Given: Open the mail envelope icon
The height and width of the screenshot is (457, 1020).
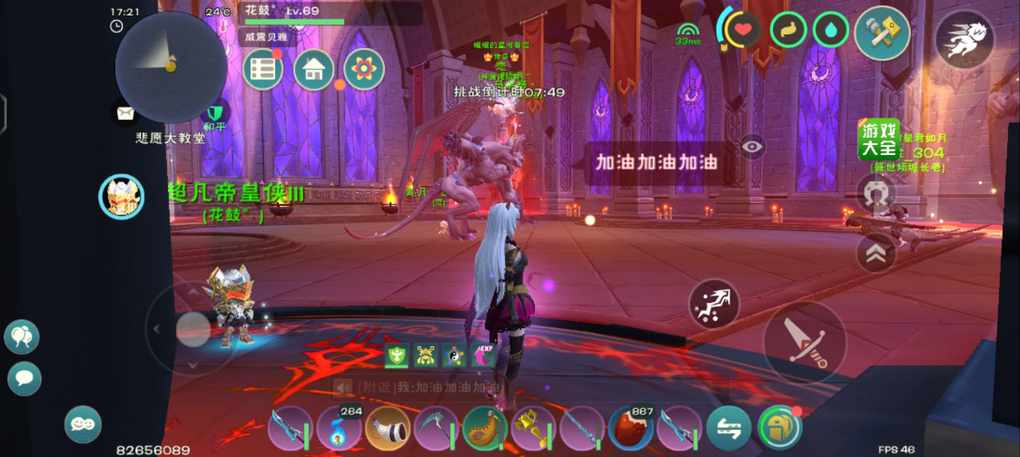Looking at the screenshot, I should pos(126,113).
